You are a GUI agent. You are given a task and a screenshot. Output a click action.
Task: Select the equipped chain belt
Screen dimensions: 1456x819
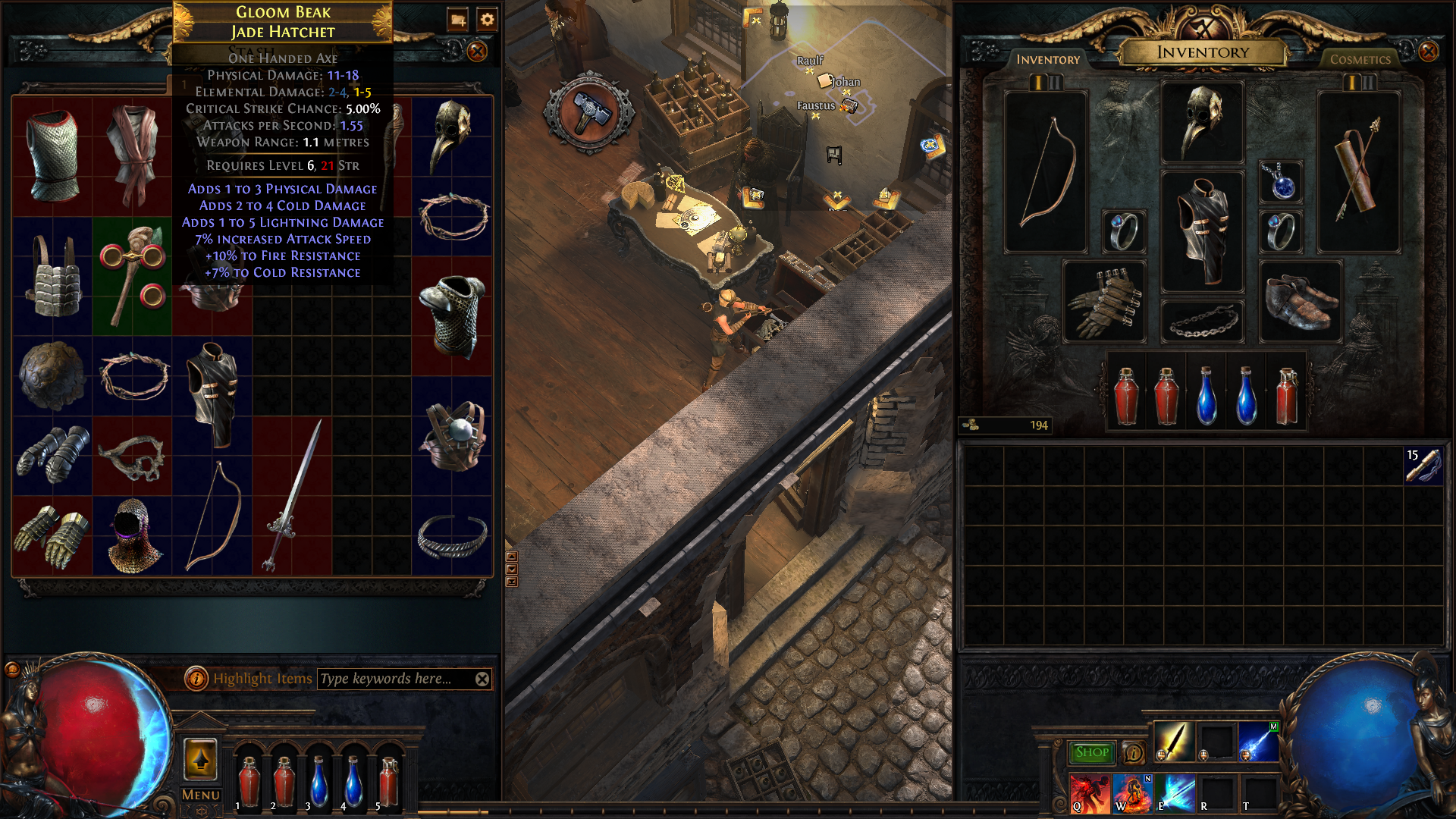(1202, 322)
